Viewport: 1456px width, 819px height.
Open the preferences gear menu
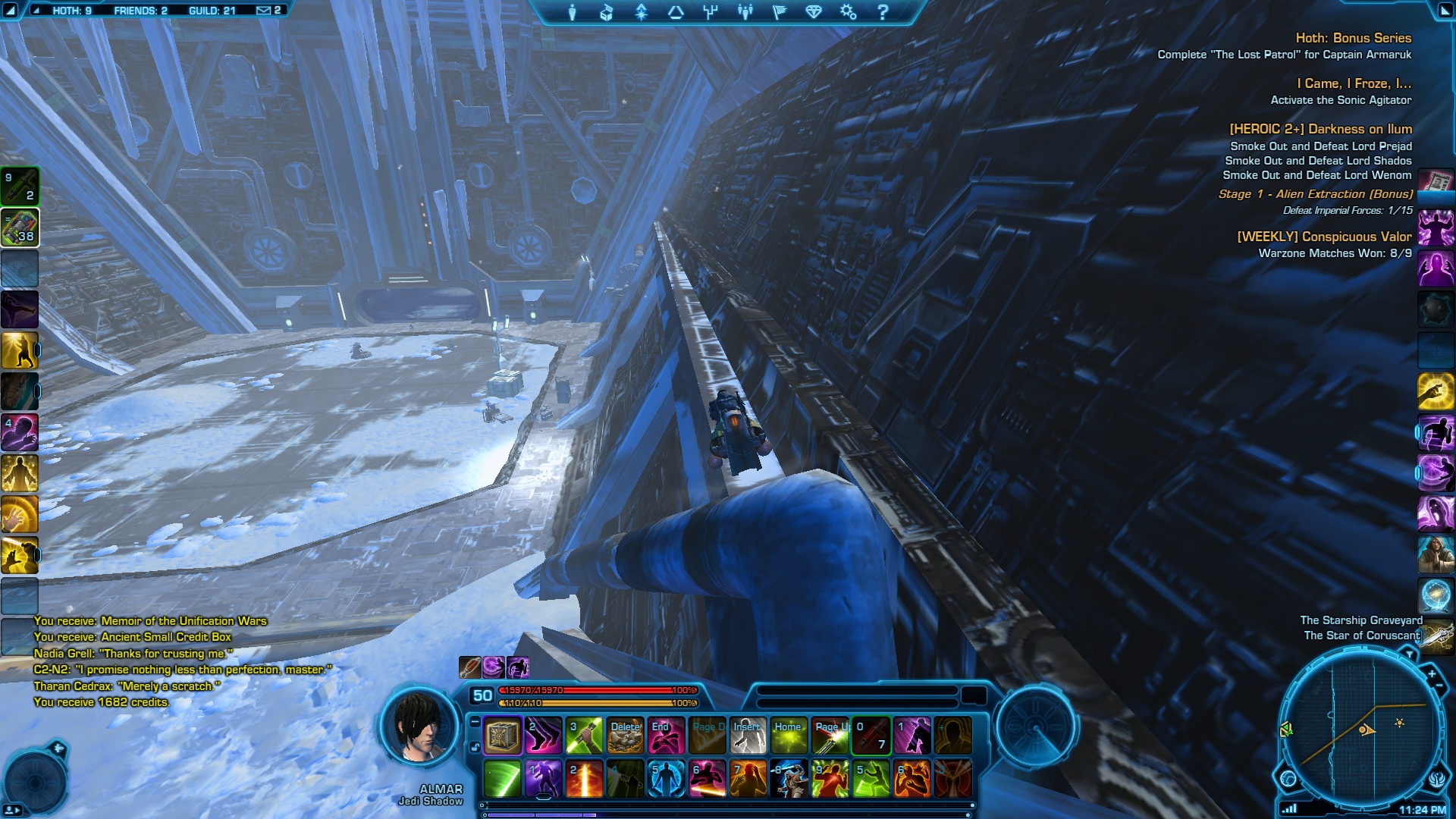click(848, 12)
